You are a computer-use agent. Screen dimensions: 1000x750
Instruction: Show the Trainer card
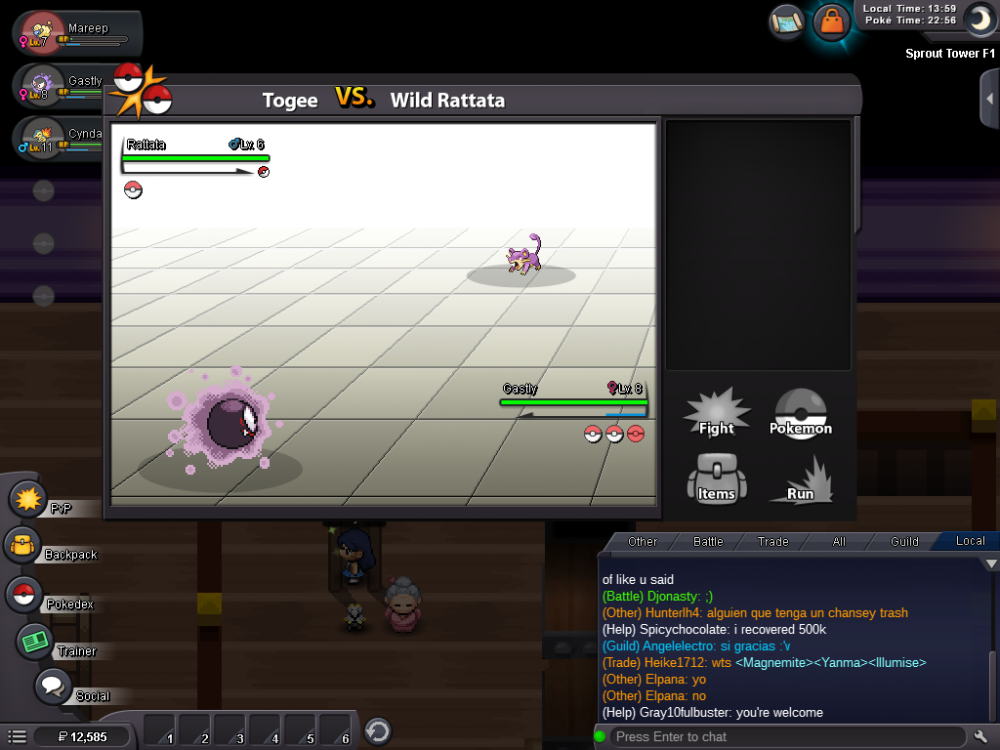coord(36,641)
